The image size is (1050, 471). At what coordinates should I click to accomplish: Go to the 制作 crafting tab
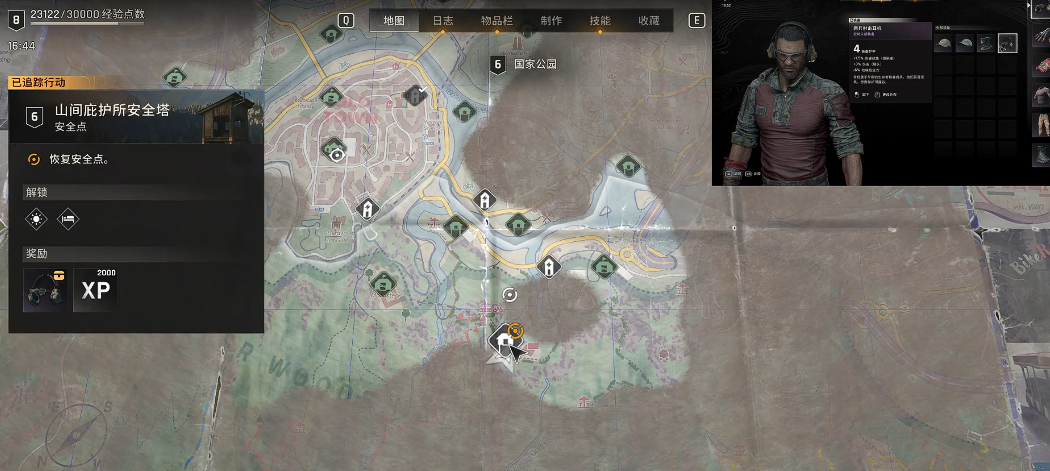(x=550, y=21)
